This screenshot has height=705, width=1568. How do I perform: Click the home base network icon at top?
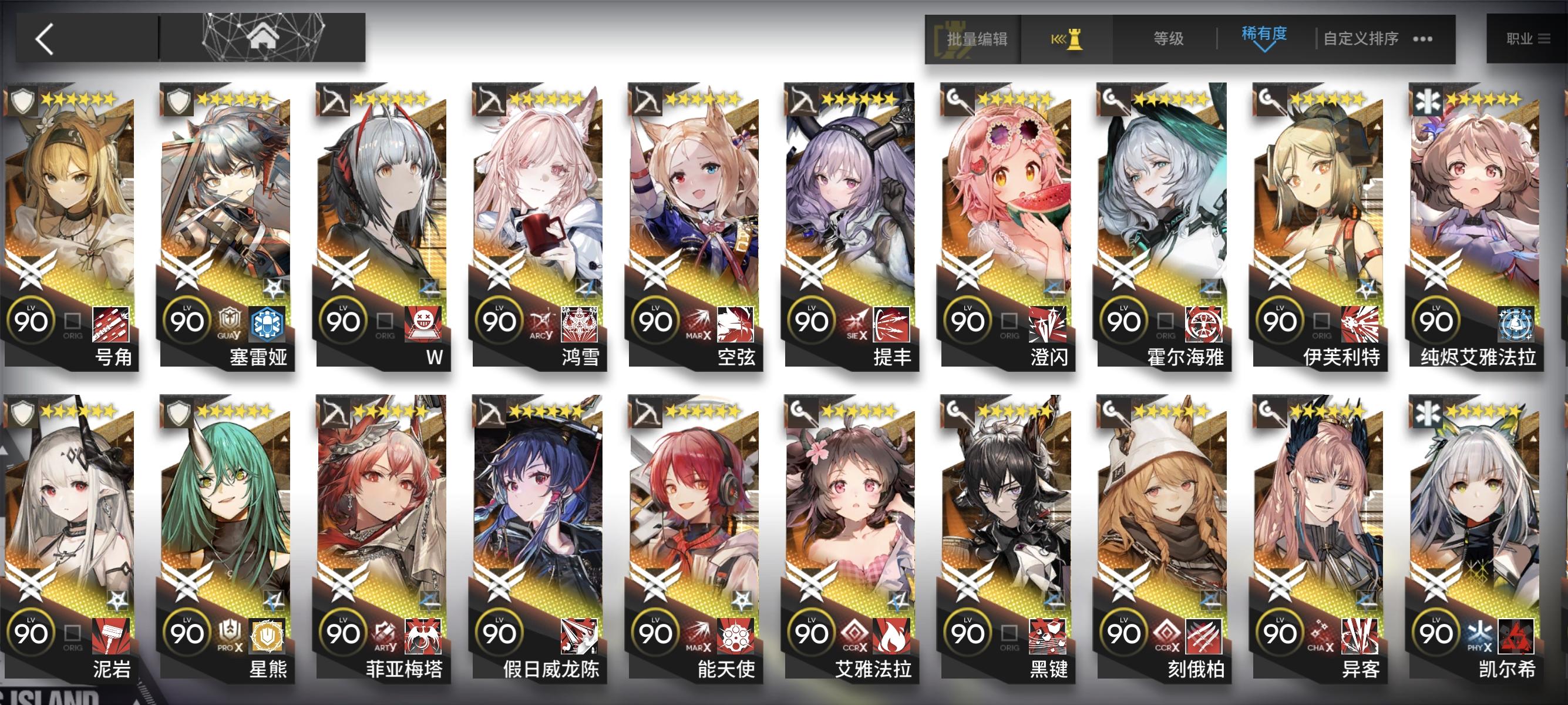[x=262, y=36]
